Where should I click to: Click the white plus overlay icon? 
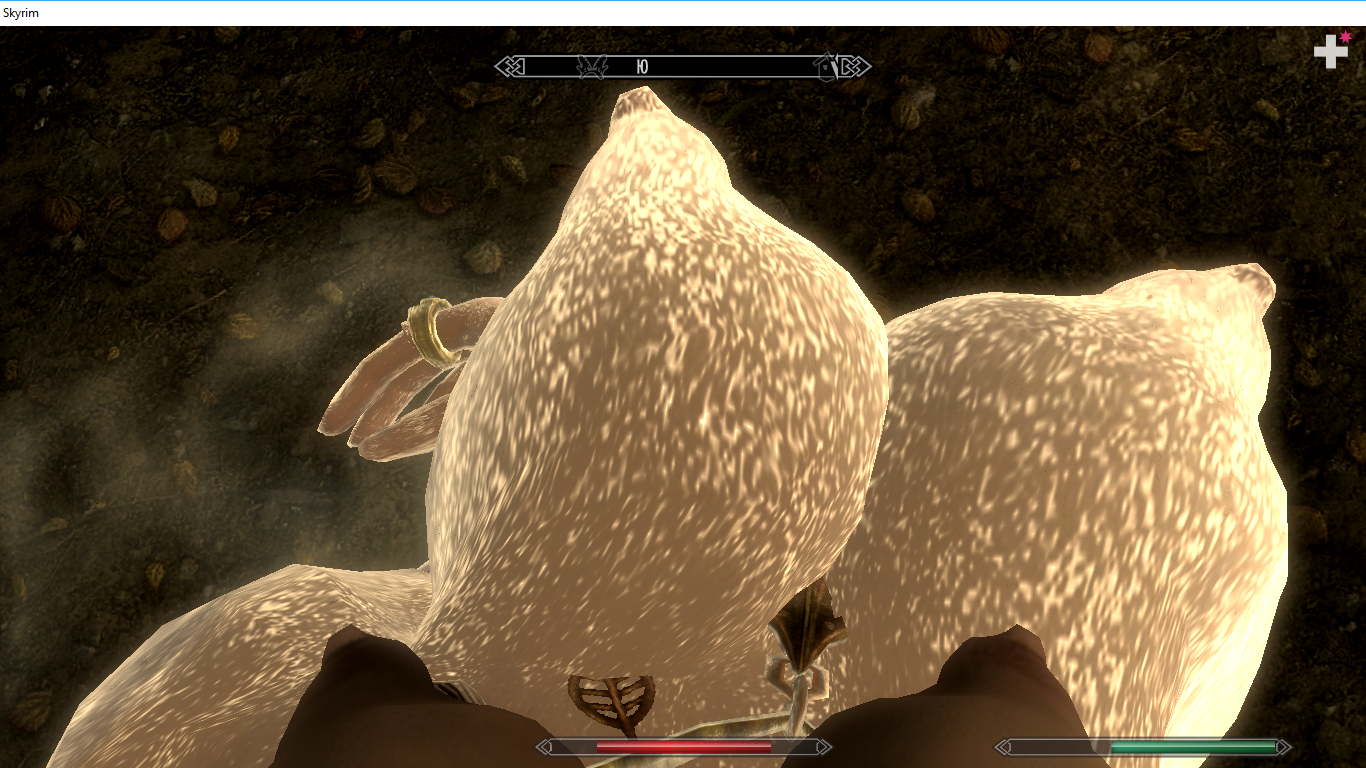coord(1330,51)
